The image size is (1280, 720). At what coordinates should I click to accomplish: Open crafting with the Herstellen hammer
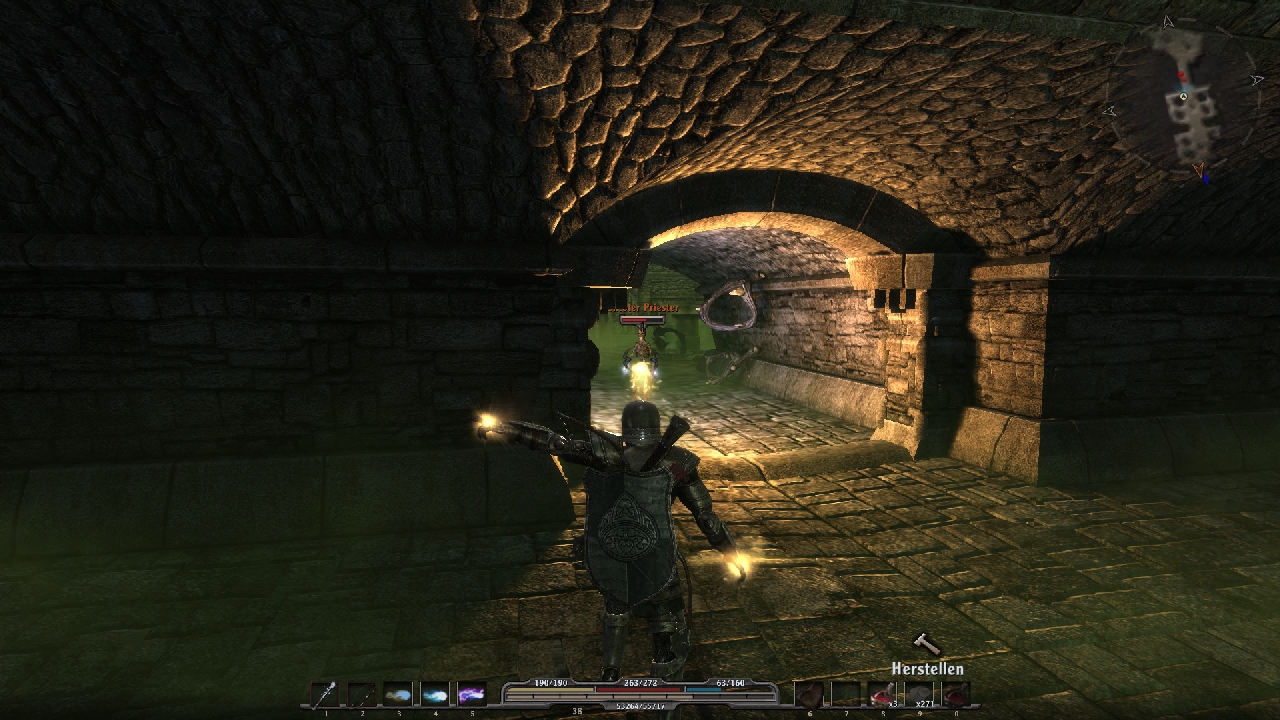point(927,645)
